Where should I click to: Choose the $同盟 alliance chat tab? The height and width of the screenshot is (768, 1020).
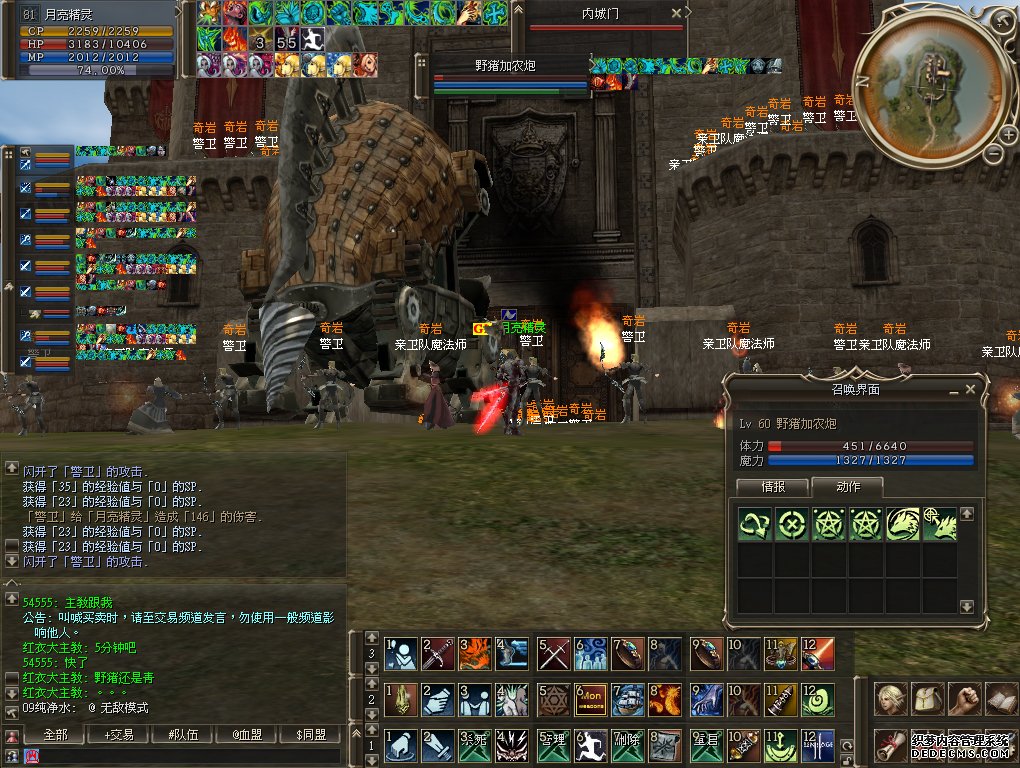tap(310, 735)
